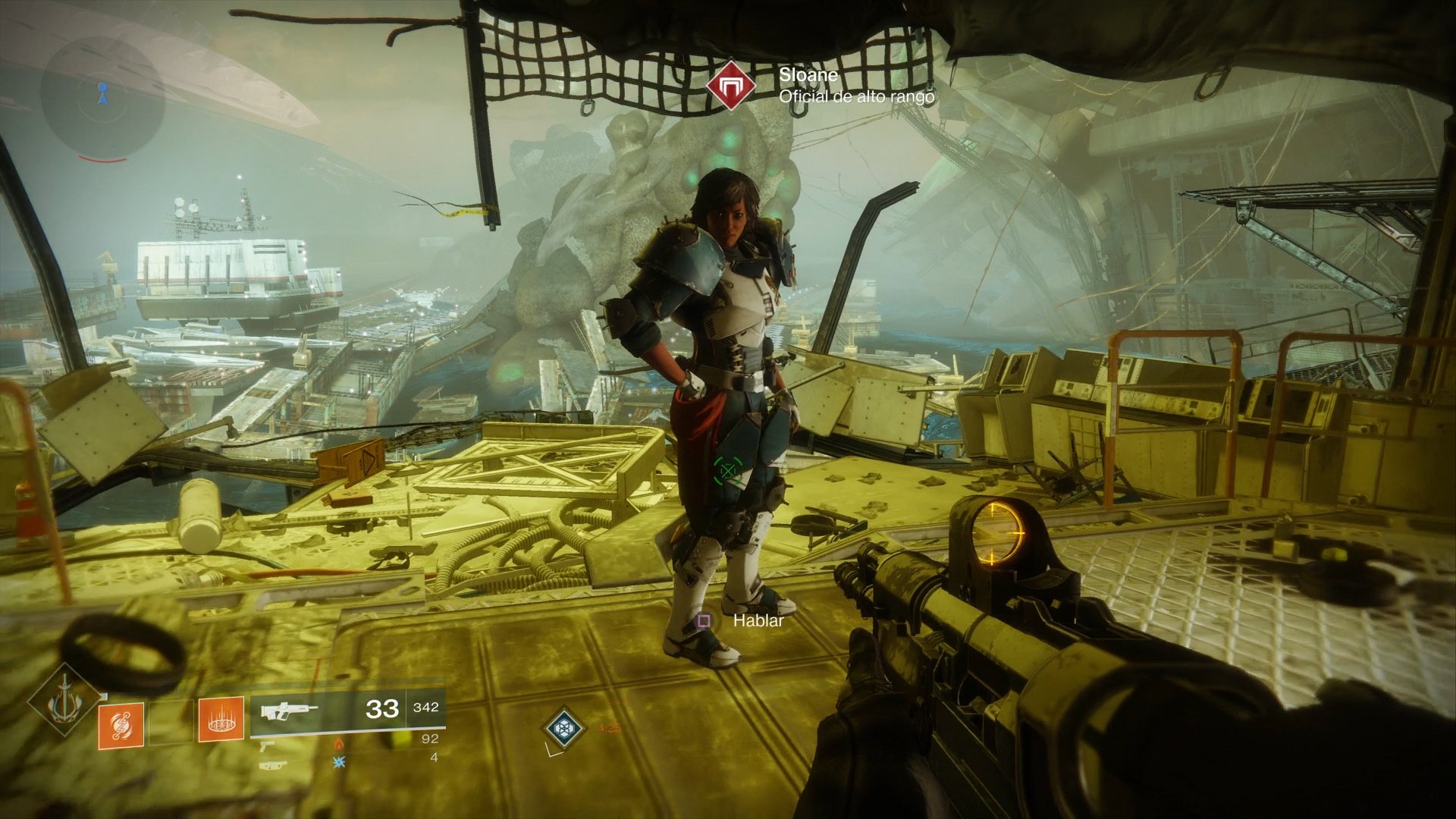Click the diamond quest objective marker
Screen dimensions: 1456x819
point(563,728)
